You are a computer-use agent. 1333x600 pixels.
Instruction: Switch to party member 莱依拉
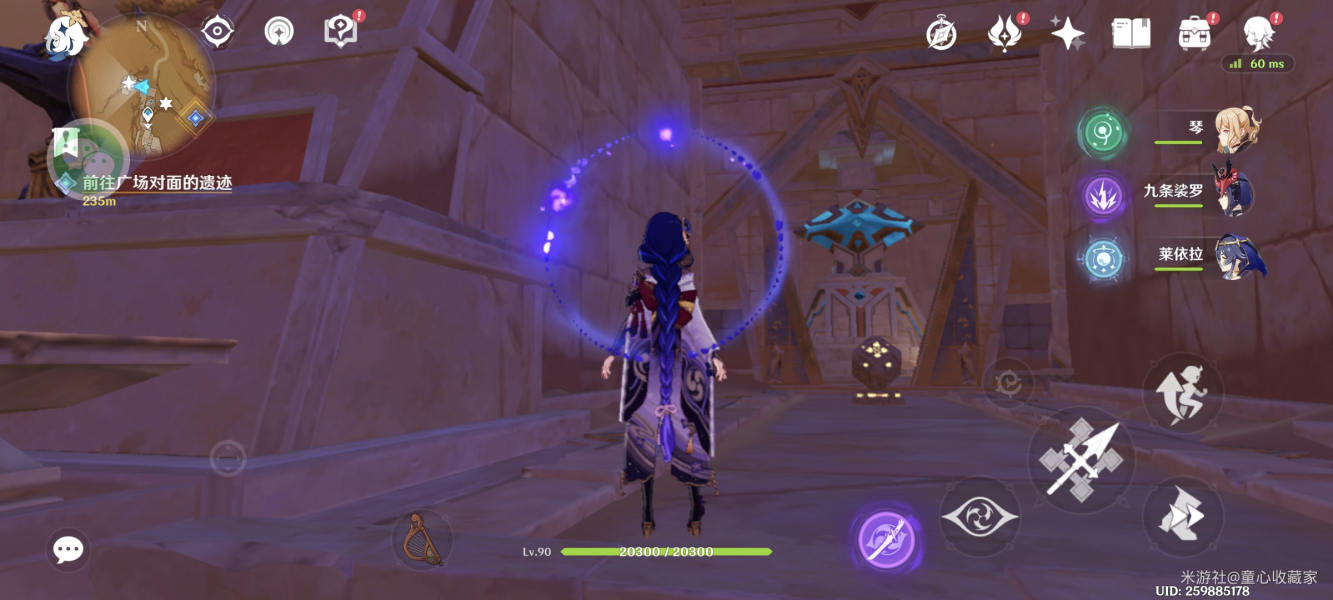(x=1238, y=257)
